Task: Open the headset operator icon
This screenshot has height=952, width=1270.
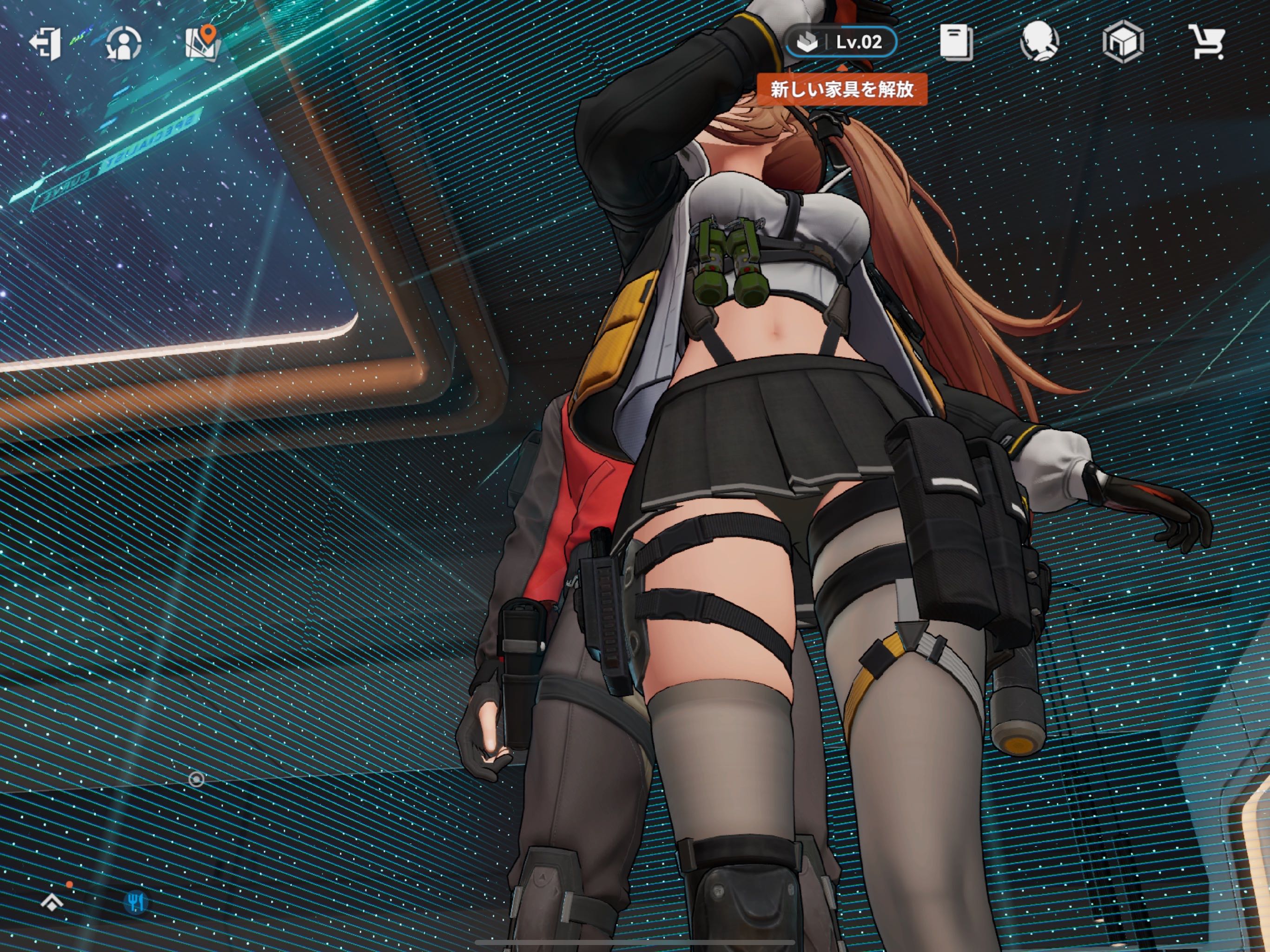Action: (x=1039, y=42)
